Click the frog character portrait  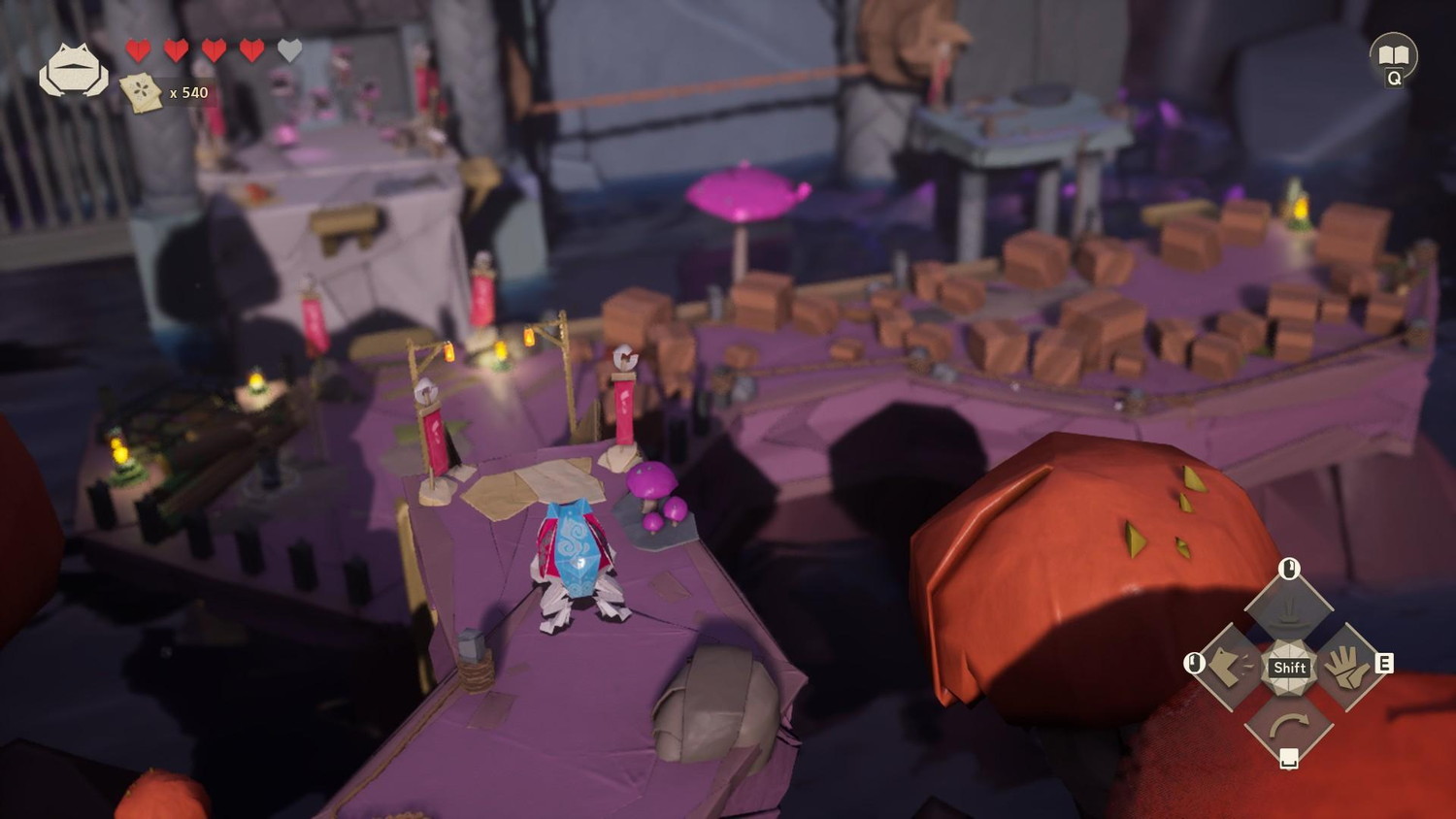coord(73,70)
